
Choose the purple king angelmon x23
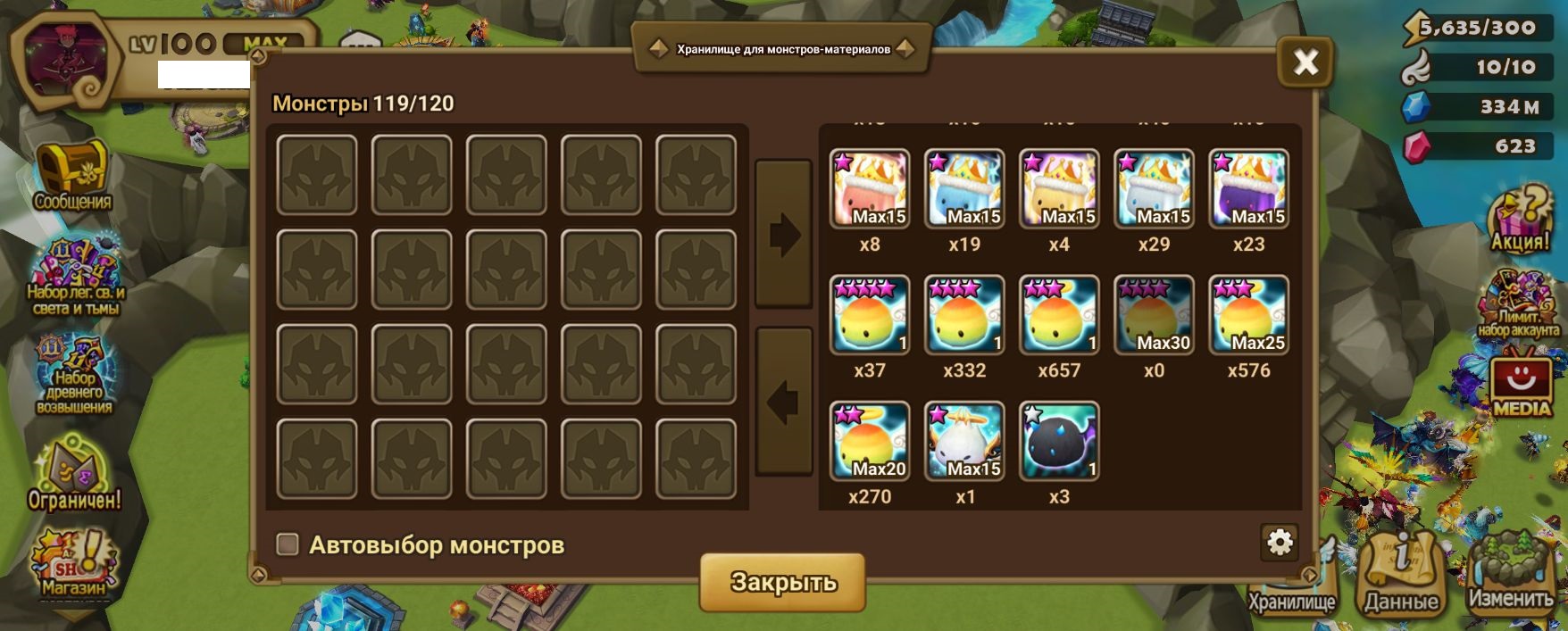[1248, 188]
